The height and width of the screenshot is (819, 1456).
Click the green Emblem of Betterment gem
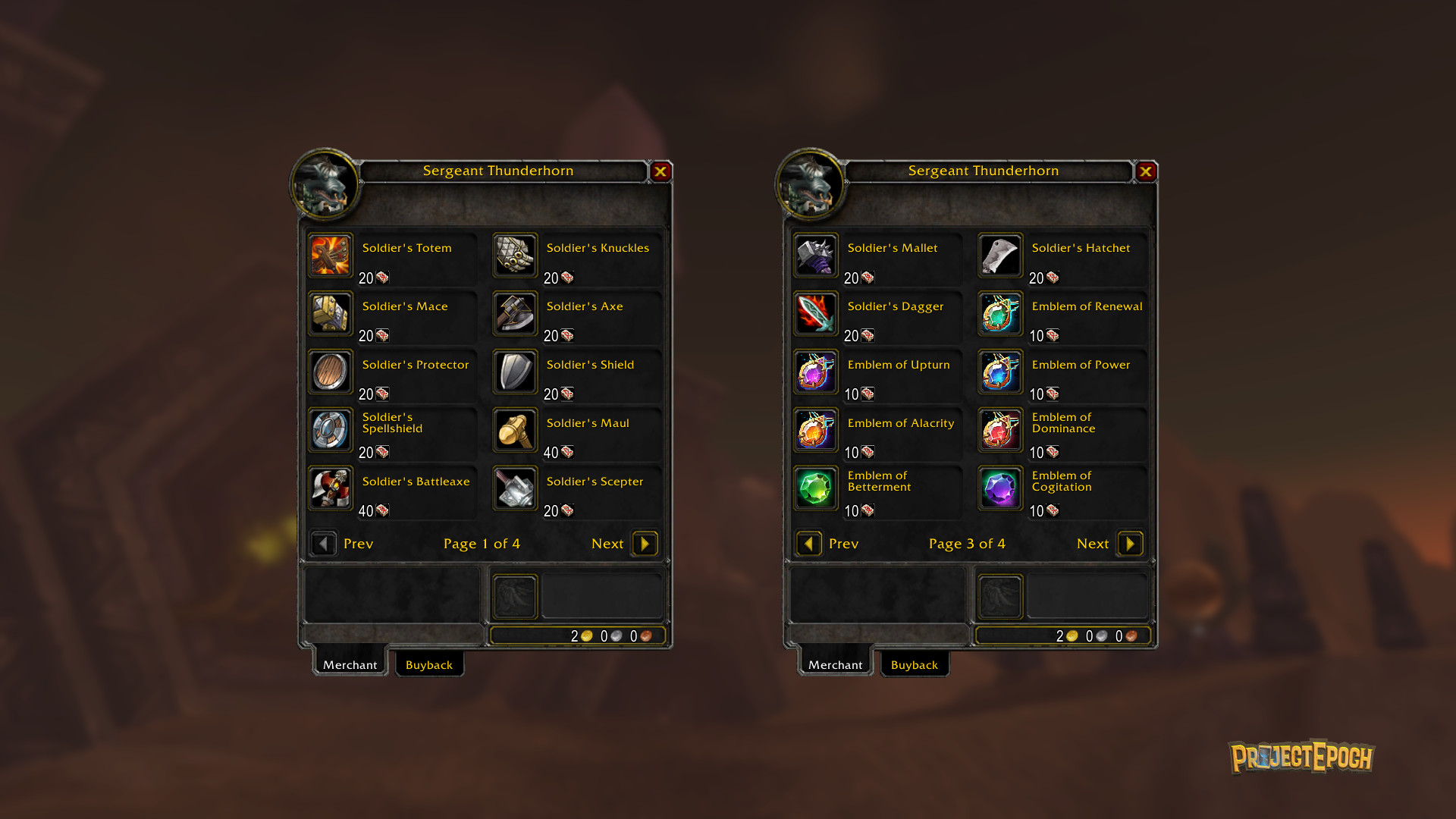816,488
